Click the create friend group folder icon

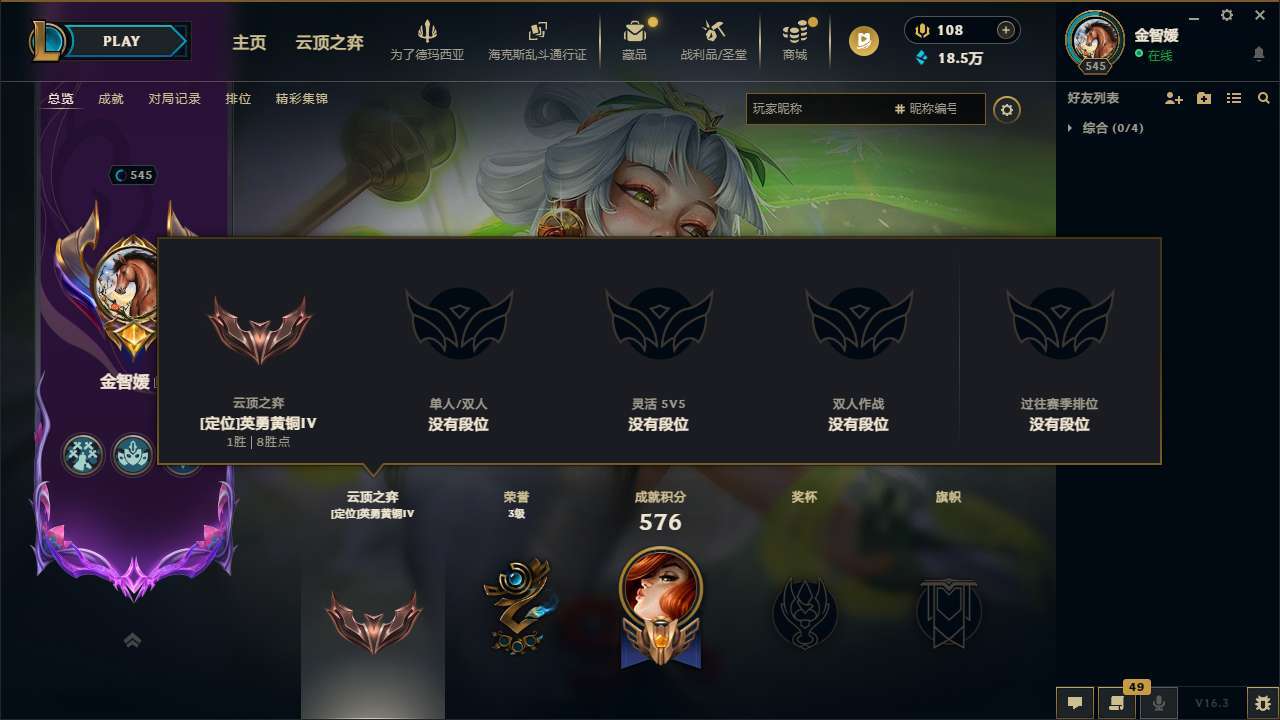[1203, 98]
